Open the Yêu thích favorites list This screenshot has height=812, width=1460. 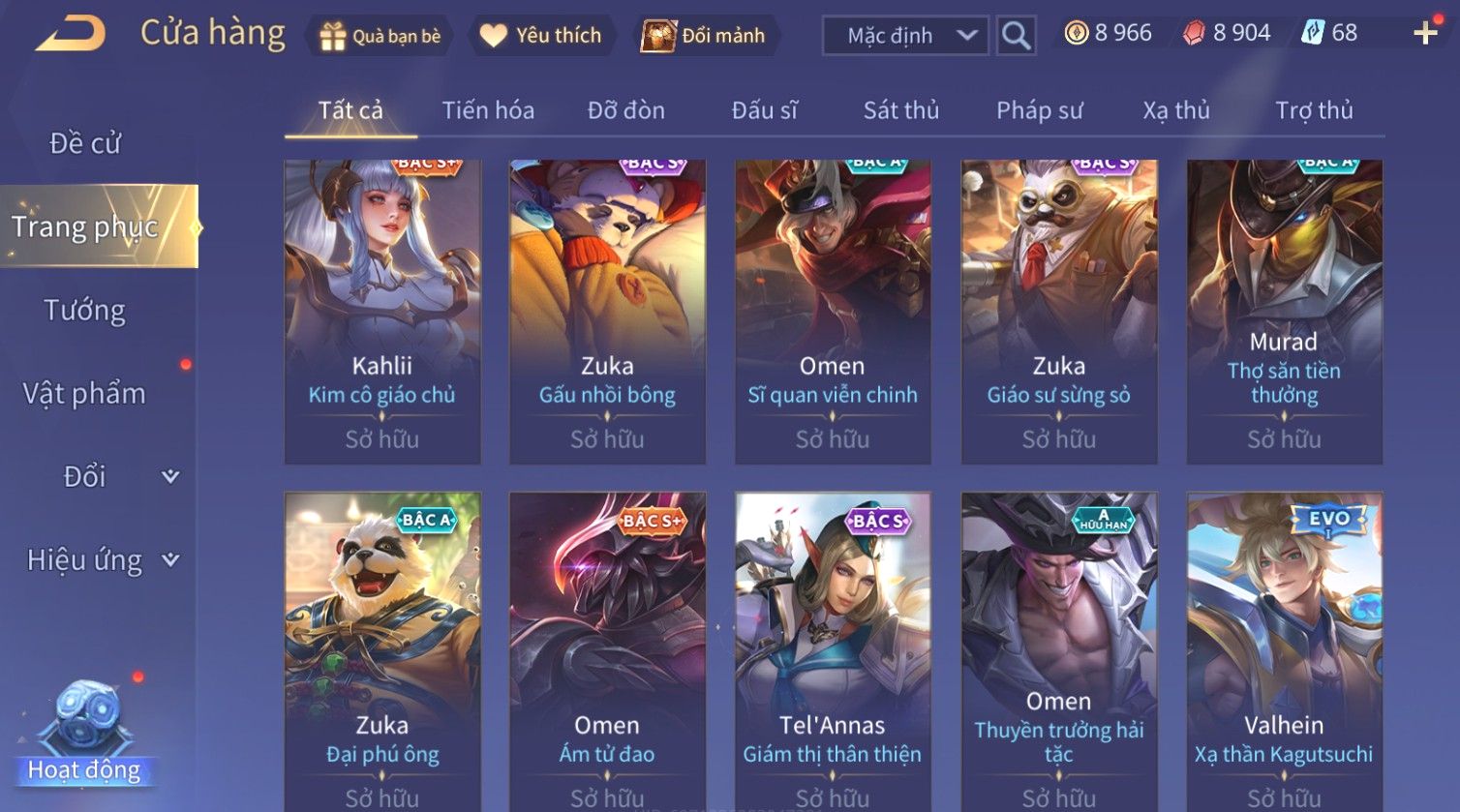[542, 36]
